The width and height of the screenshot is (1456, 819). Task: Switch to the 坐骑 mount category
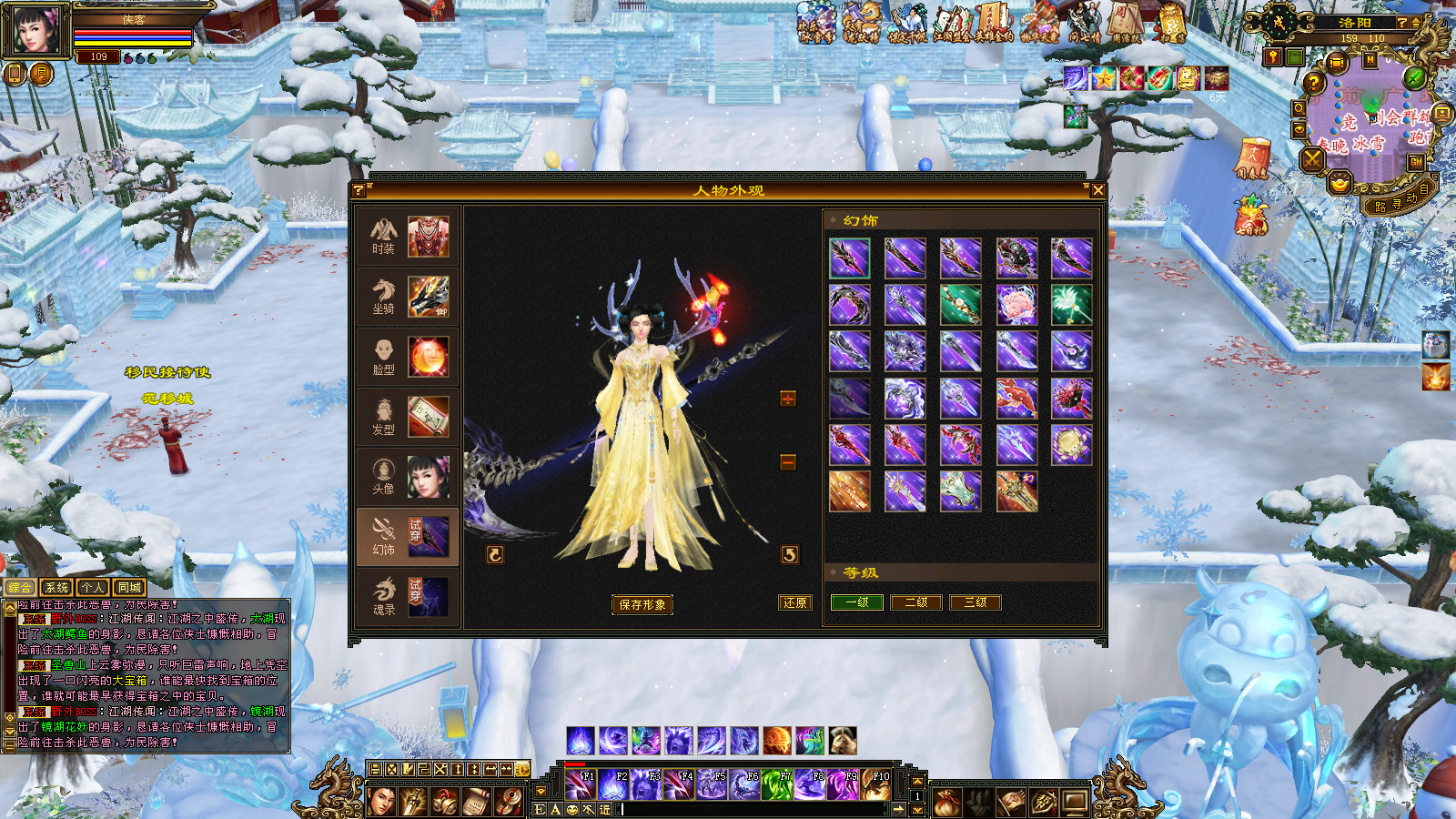click(x=407, y=297)
